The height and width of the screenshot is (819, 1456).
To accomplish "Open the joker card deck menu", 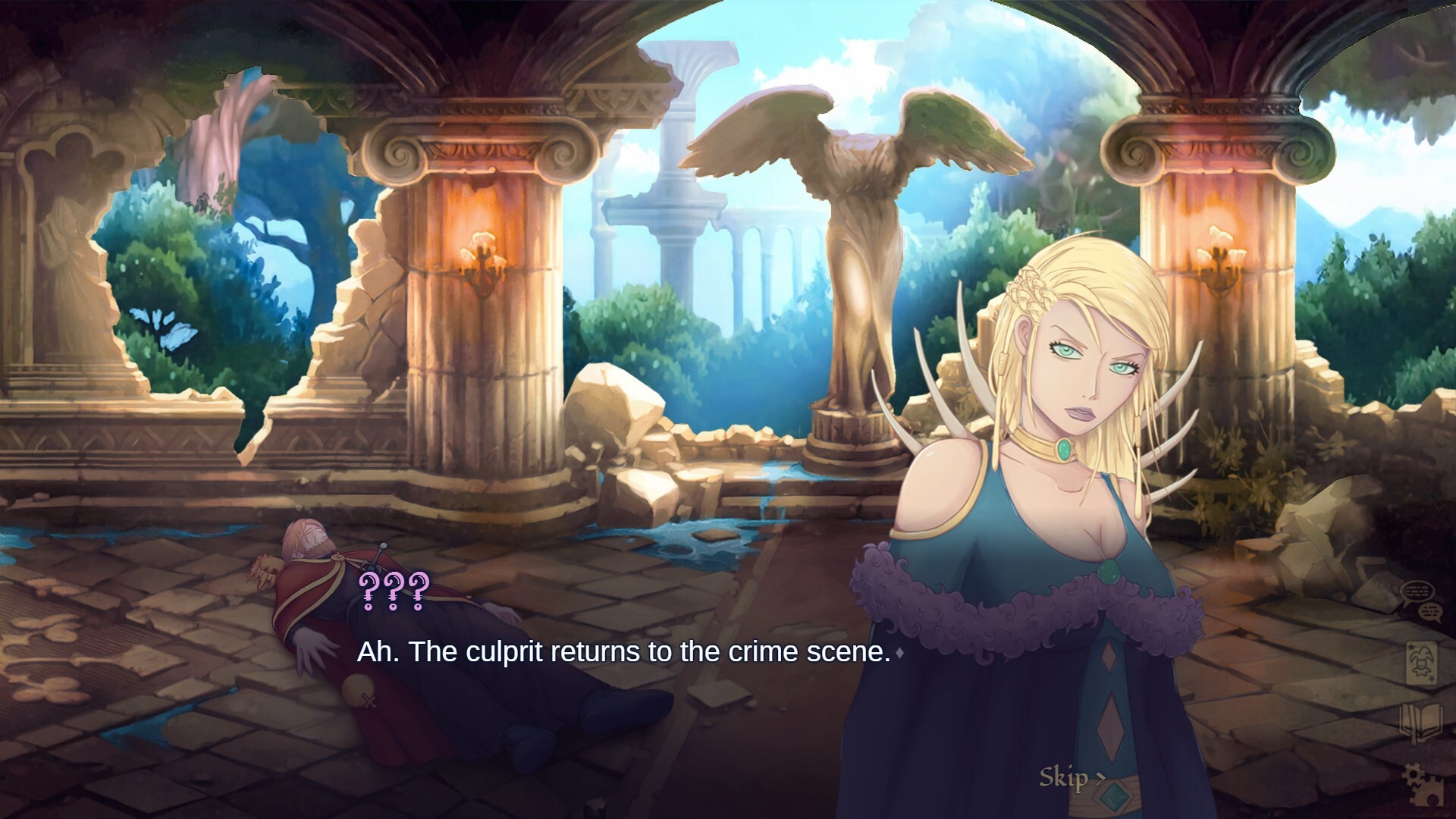I will tap(1420, 664).
